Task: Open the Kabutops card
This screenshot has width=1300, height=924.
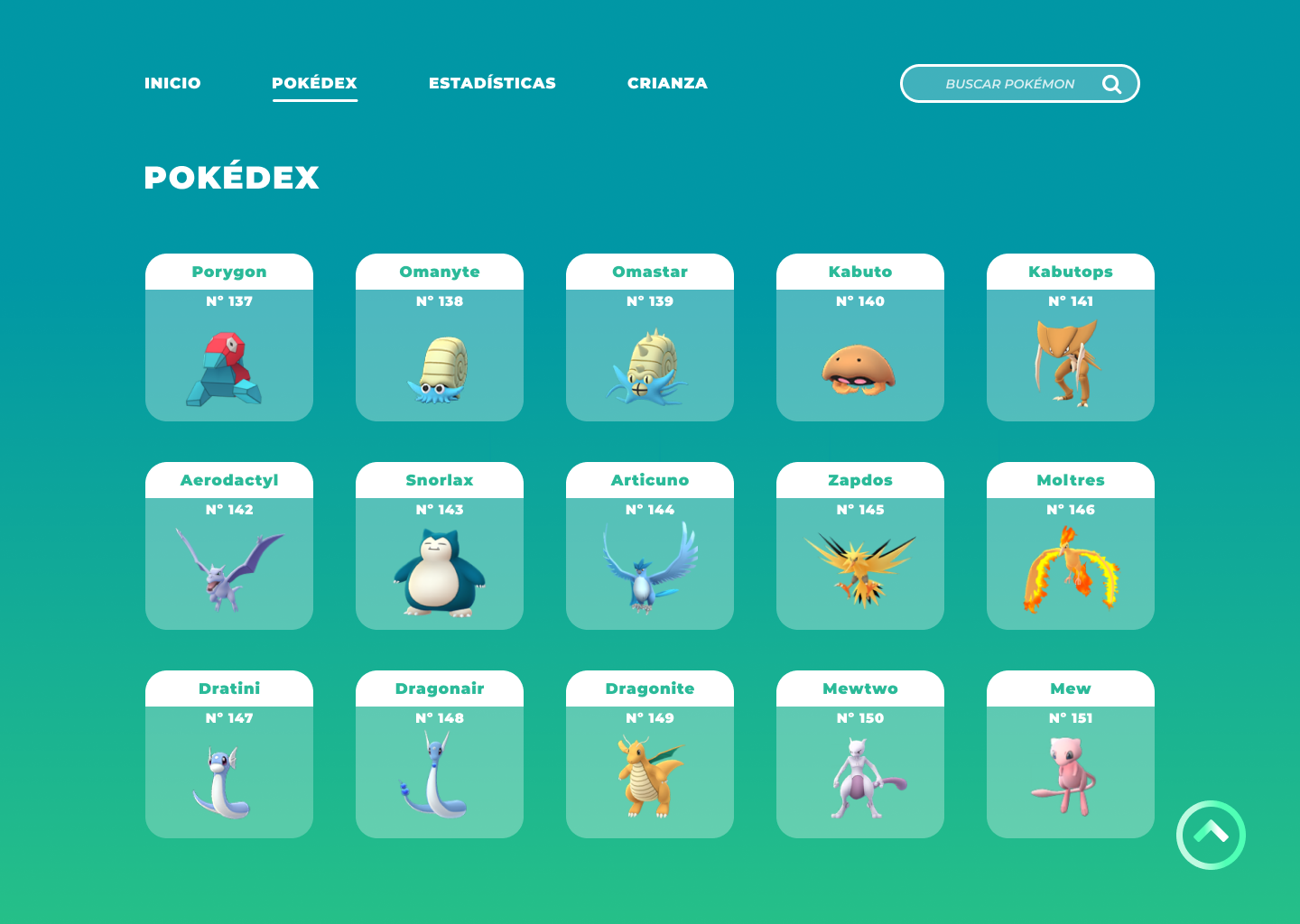Action: click(1071, 337)
